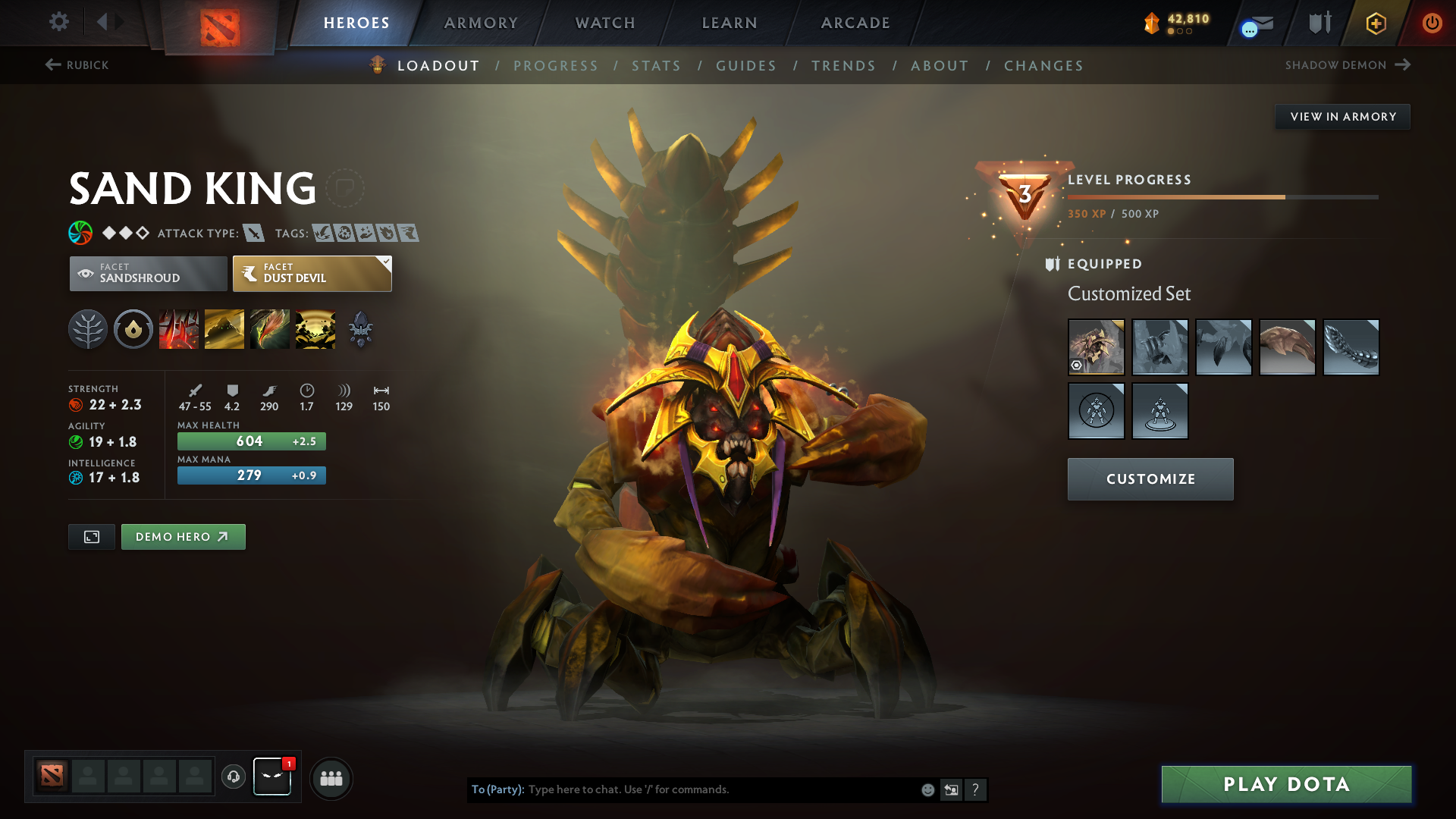1456x819 pixels.
Task: Select the Dust Devil facet
Action: click(x=311, y=273)
